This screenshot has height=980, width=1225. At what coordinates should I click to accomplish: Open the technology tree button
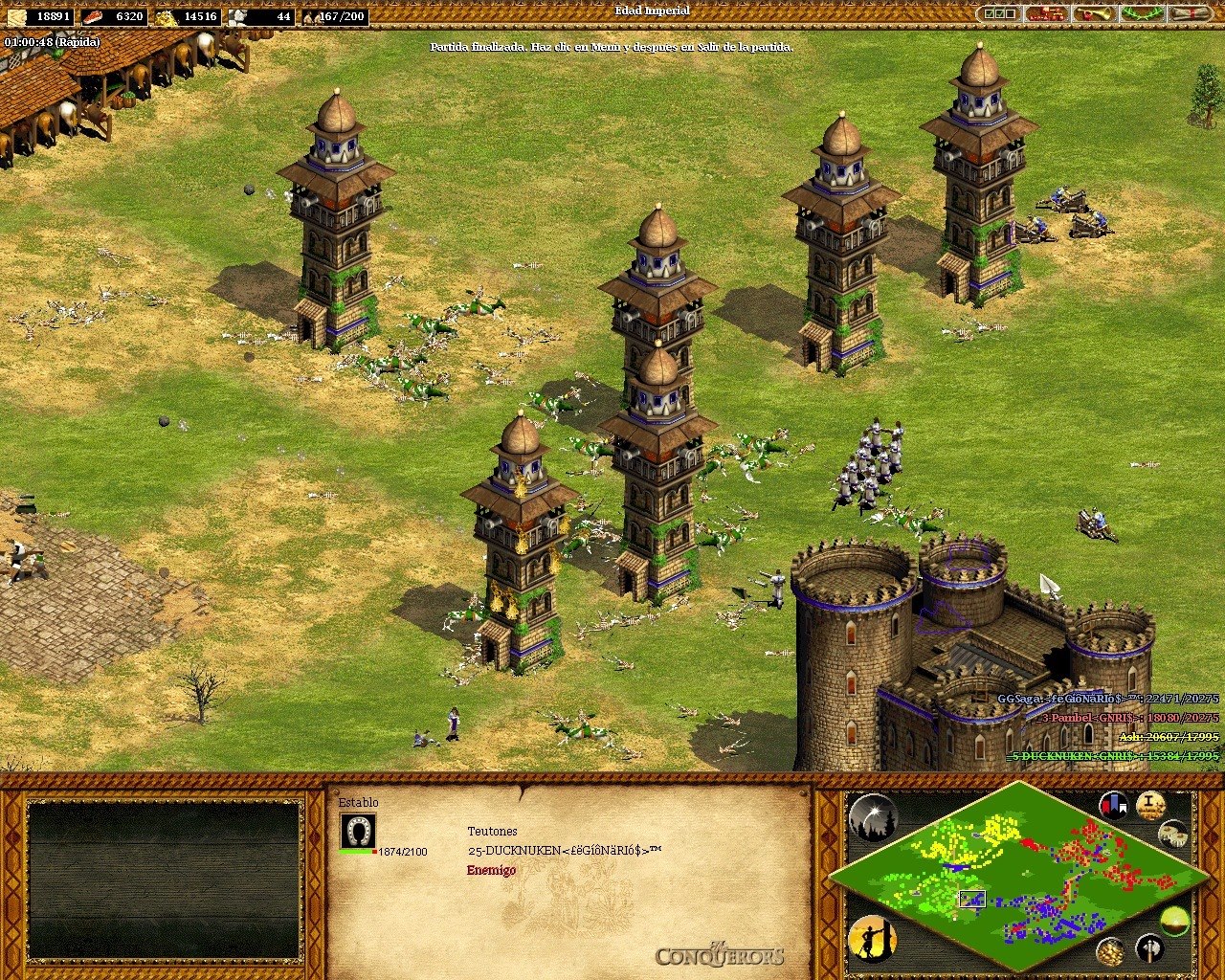pos(1047,14)
